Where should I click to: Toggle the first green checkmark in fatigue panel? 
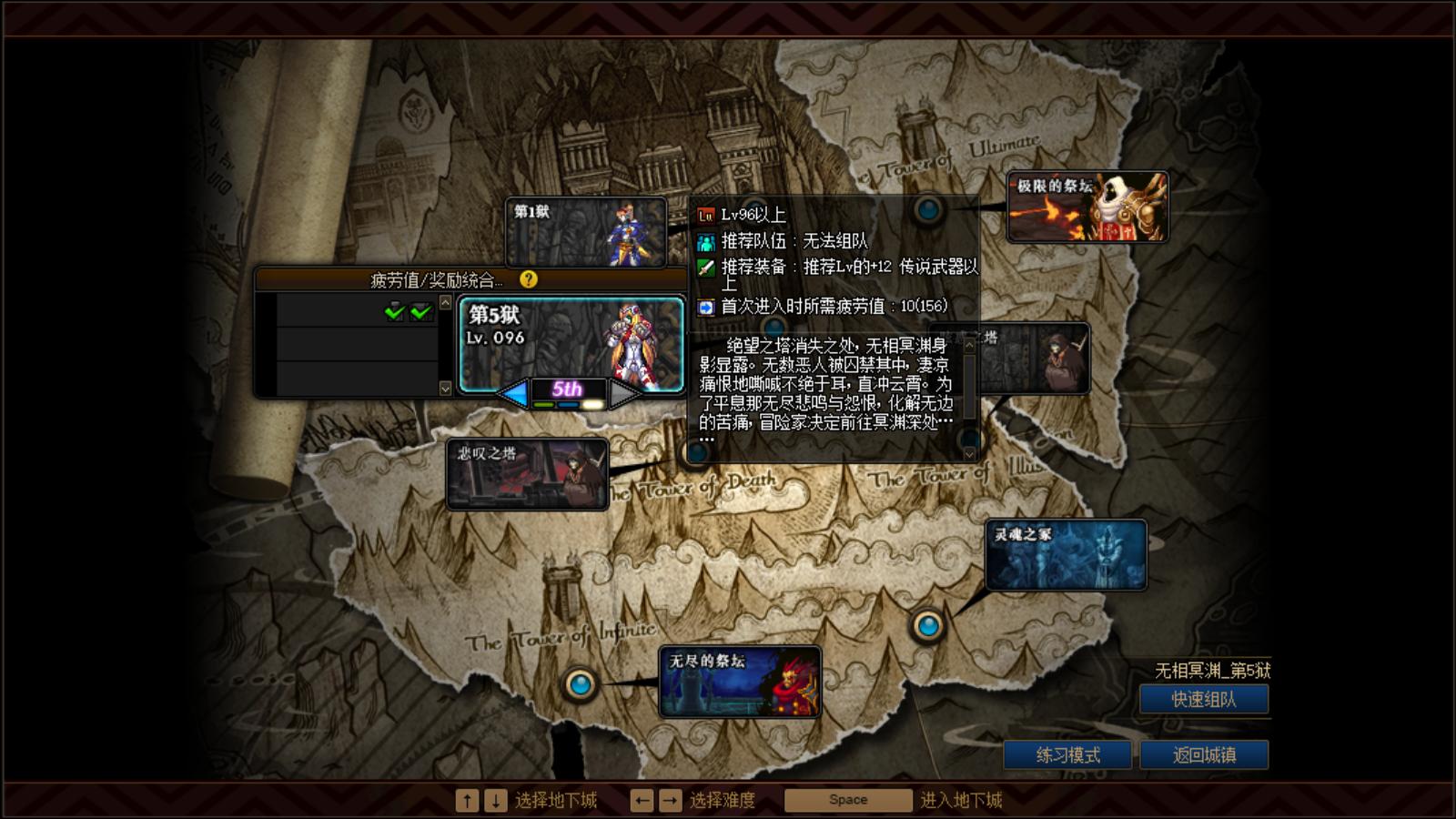[393, 313]
